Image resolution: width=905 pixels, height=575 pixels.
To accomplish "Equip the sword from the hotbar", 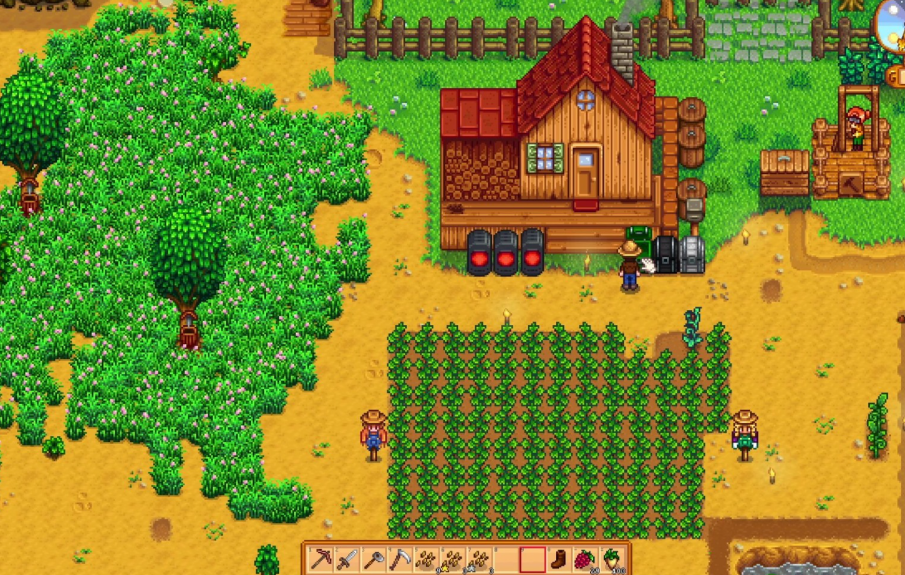I will pos(348,559).
